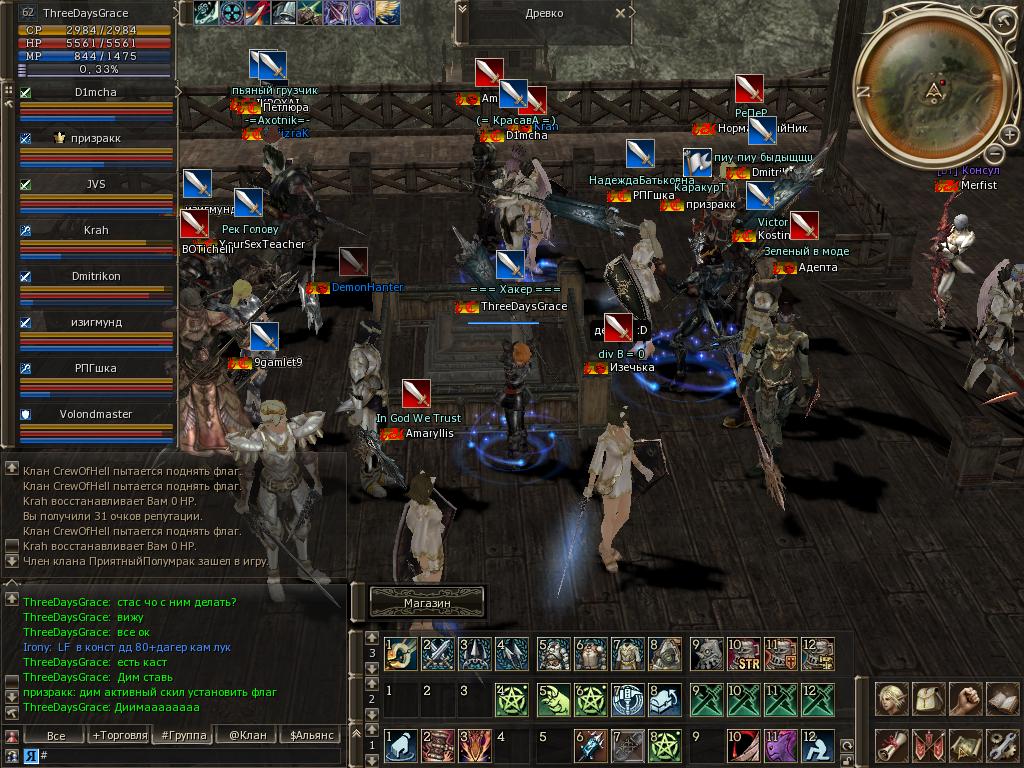
Task: Switch to the Все chat tab
Action: coord(56,736)
